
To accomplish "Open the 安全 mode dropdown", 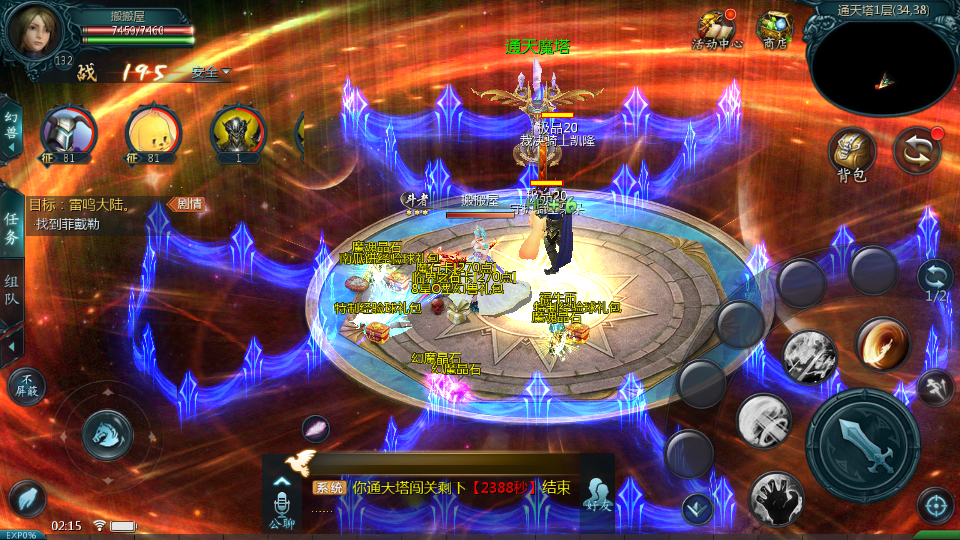I will [x=210, y=72].
